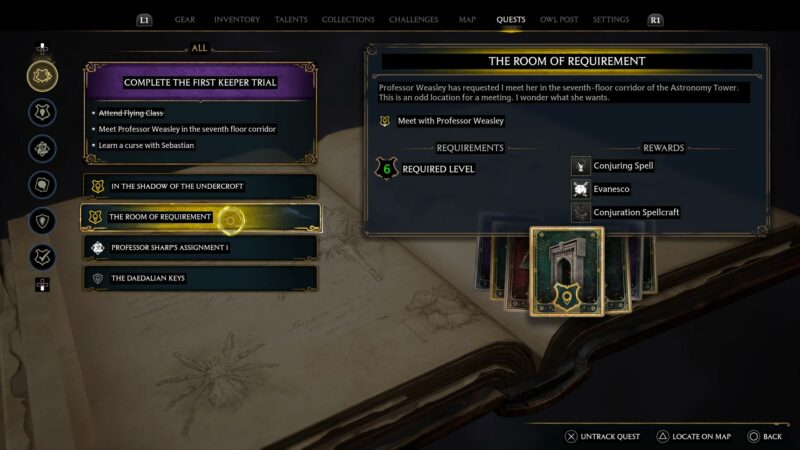
Task: Select the Complete the First Keeper Trial quest
Action: pos(200,82)
